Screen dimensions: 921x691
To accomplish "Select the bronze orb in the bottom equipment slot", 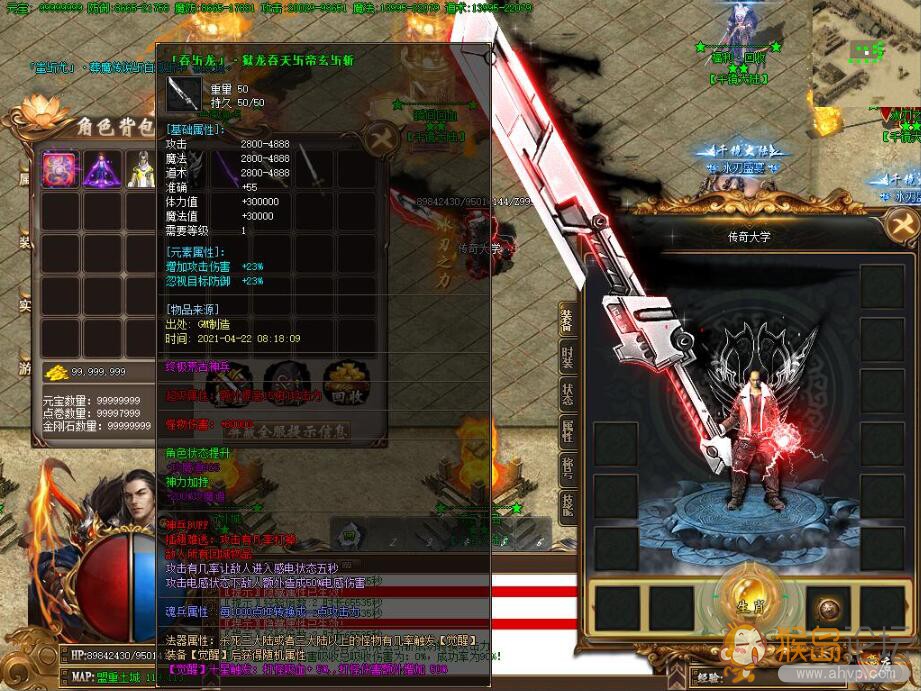I will pyautogui.click(x=828, y=608).
